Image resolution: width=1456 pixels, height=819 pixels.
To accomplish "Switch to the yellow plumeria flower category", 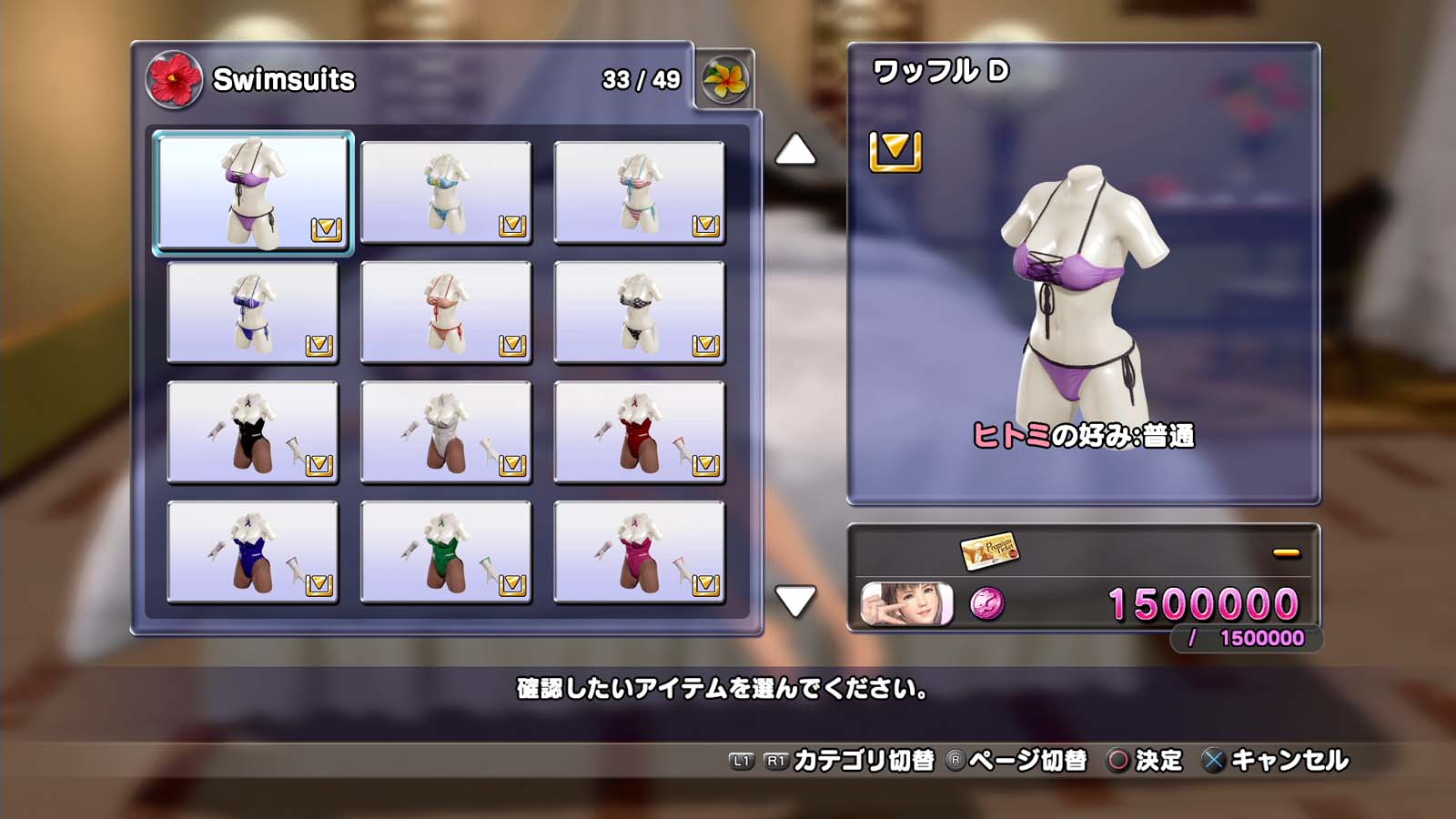I will pyautogui.click(x=725, y=80).
